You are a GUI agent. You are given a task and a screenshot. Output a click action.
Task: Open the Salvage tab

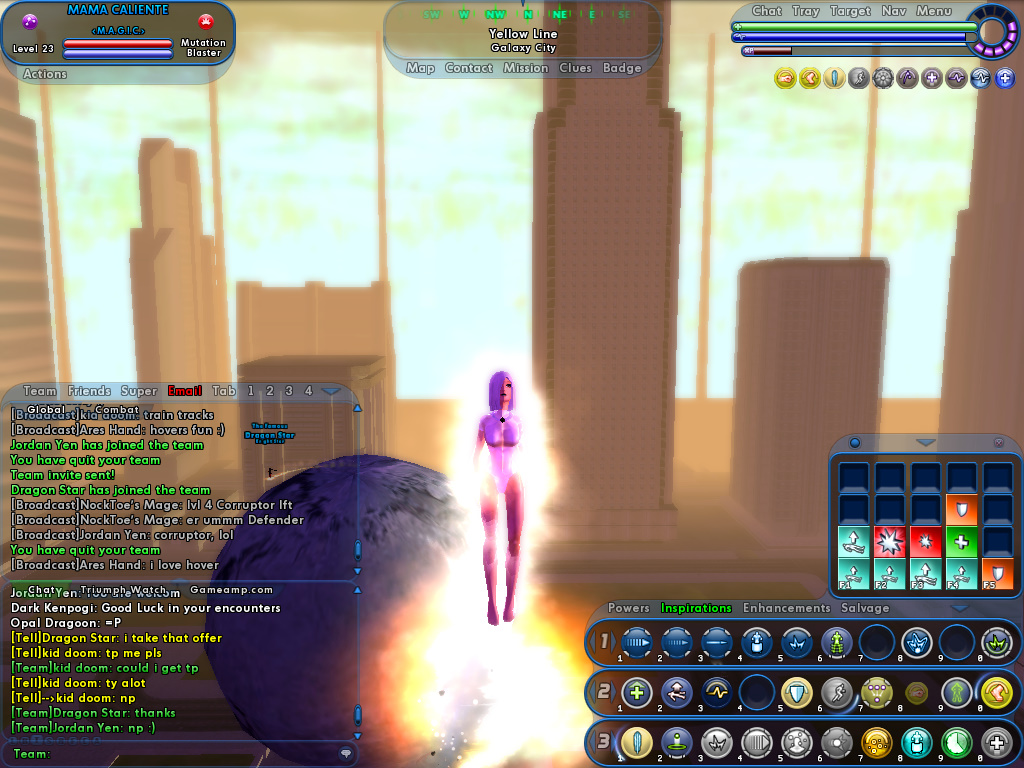(x=865, y=608)
